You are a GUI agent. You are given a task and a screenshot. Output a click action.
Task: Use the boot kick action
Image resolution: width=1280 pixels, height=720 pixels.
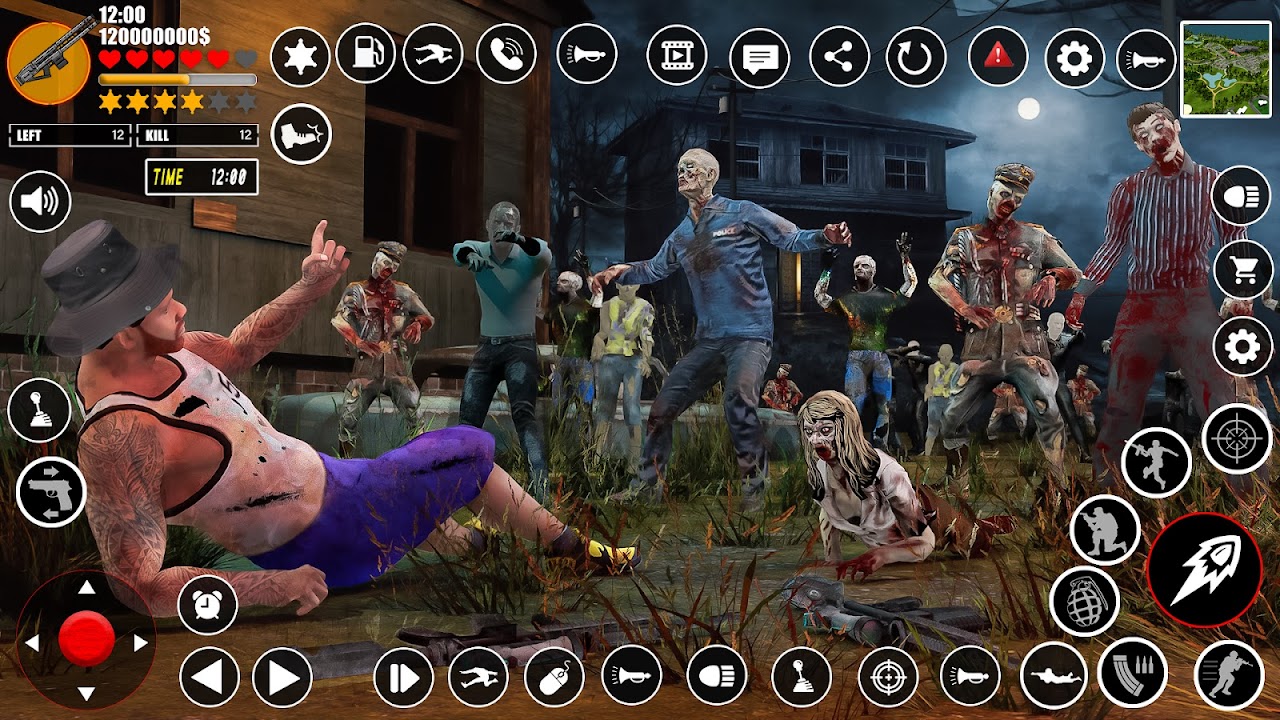click(x=300, y=134)
